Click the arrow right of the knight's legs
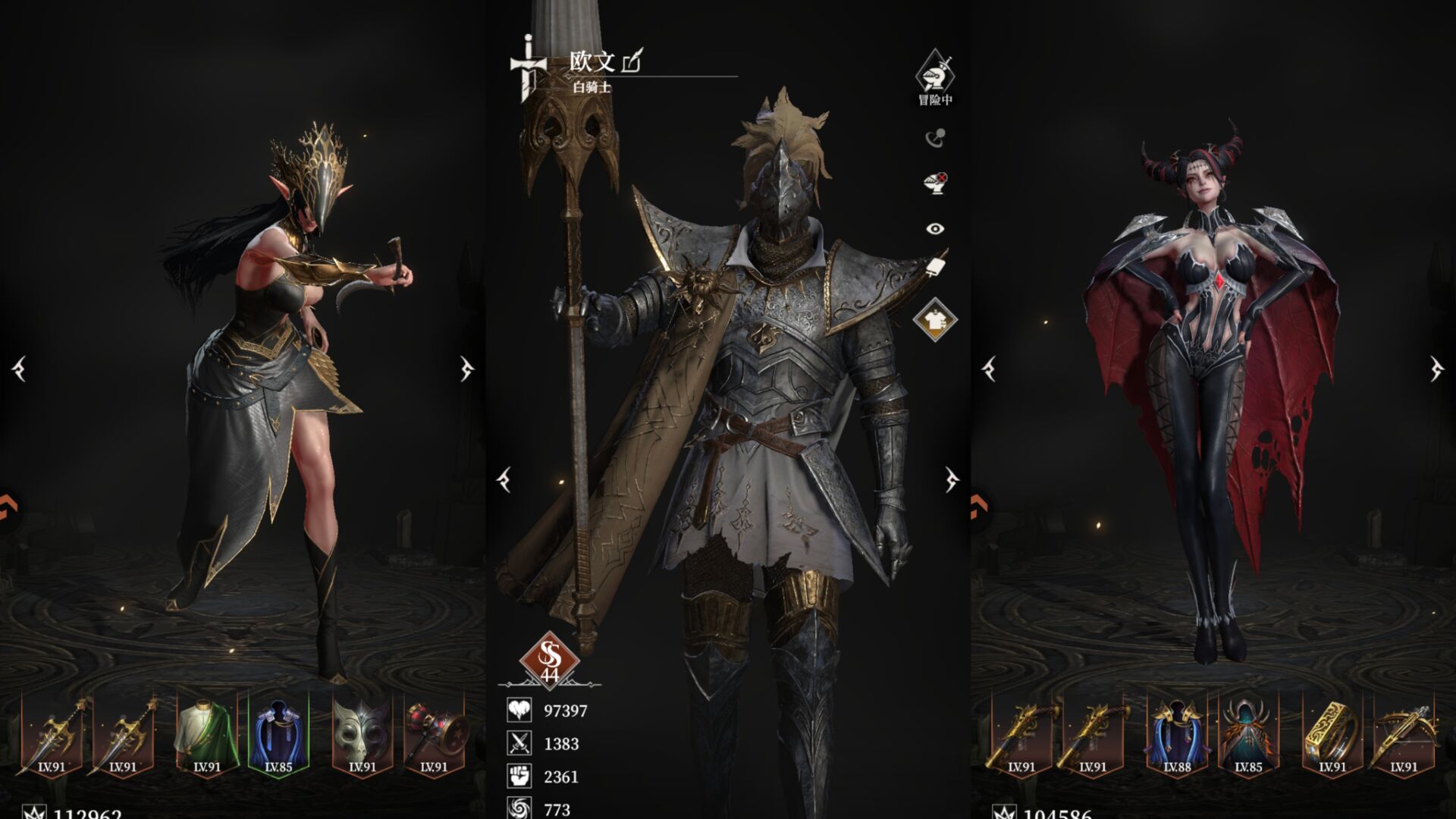 pyautogui.click(x=952, y=479)
